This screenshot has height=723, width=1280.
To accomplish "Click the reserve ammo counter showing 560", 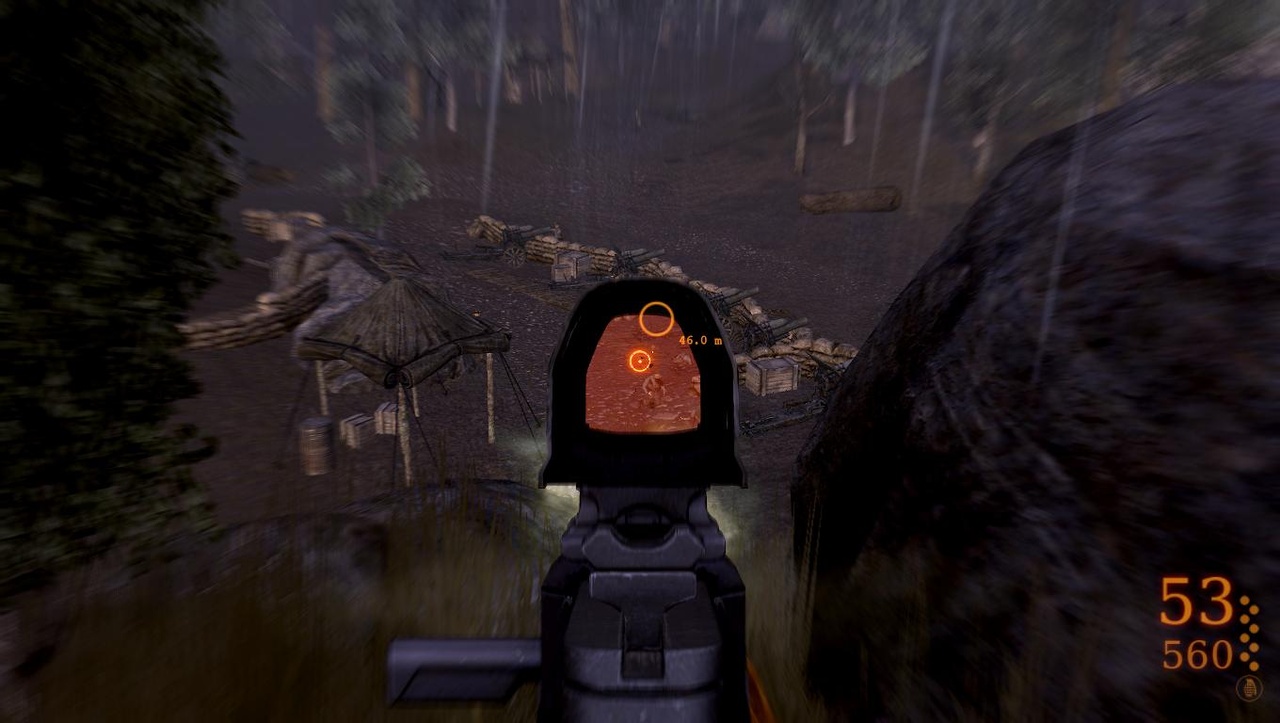I will coord(1198,655).
